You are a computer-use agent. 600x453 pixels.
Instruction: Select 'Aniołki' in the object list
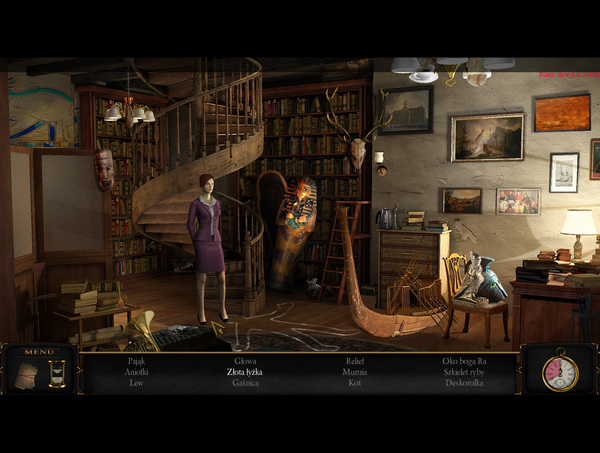coord(137,372)
